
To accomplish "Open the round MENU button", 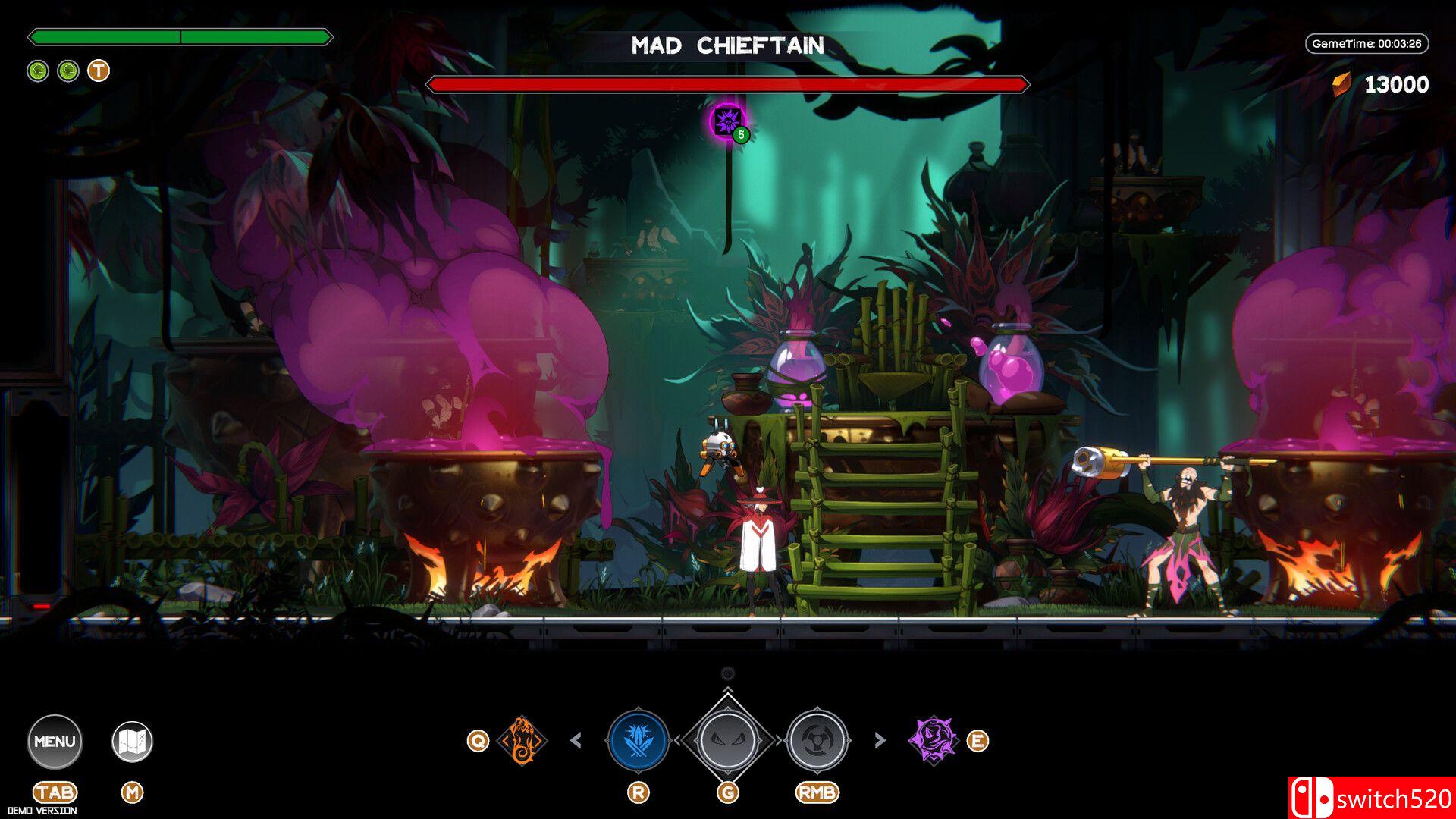I will 55,741.
